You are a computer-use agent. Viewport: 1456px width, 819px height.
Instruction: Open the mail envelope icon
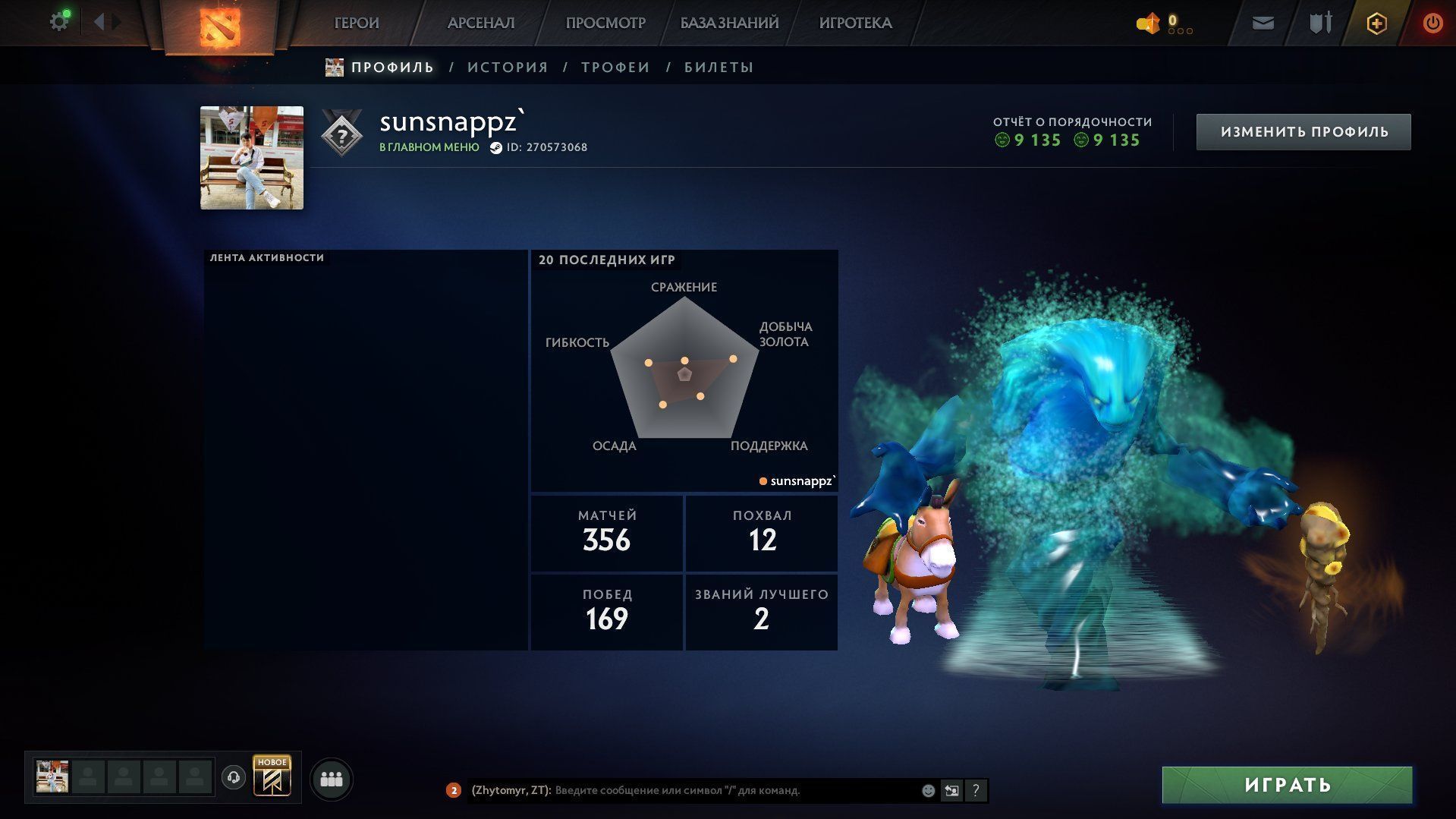point(1263,24)
